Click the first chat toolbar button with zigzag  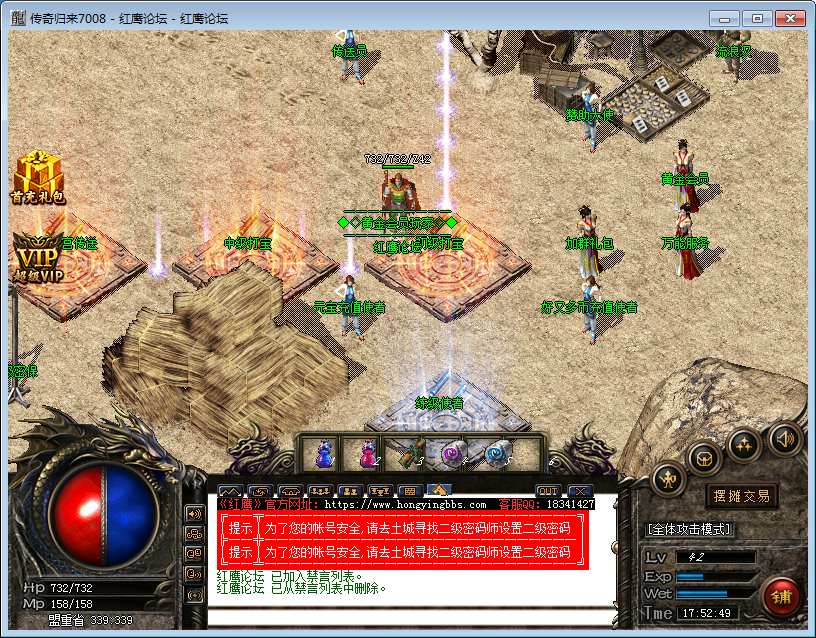[x=230, y=491]
